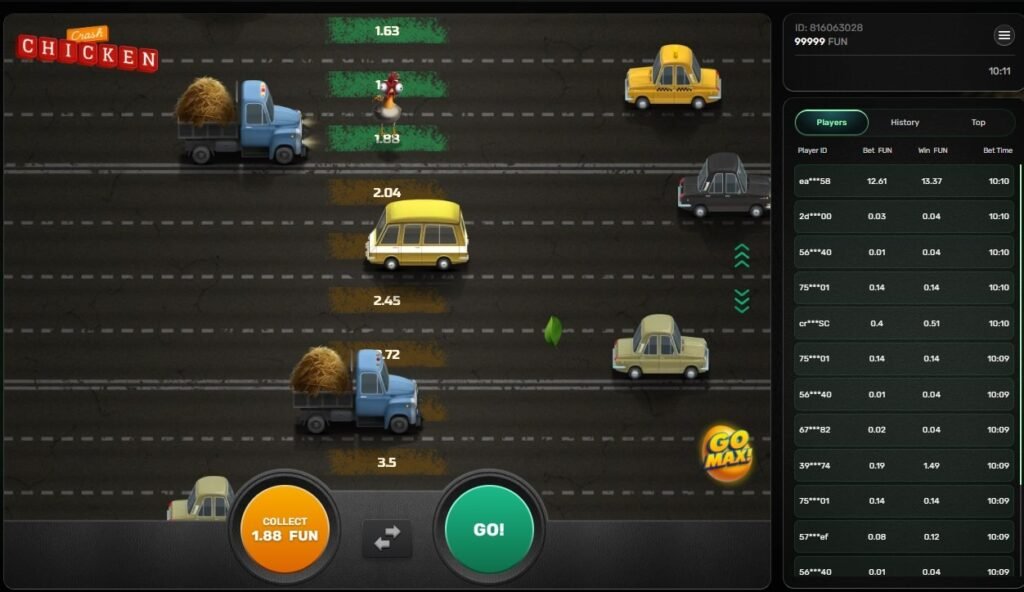Select player row 67***82
The height and width of the screenshot is (592, 1024).
904,430
